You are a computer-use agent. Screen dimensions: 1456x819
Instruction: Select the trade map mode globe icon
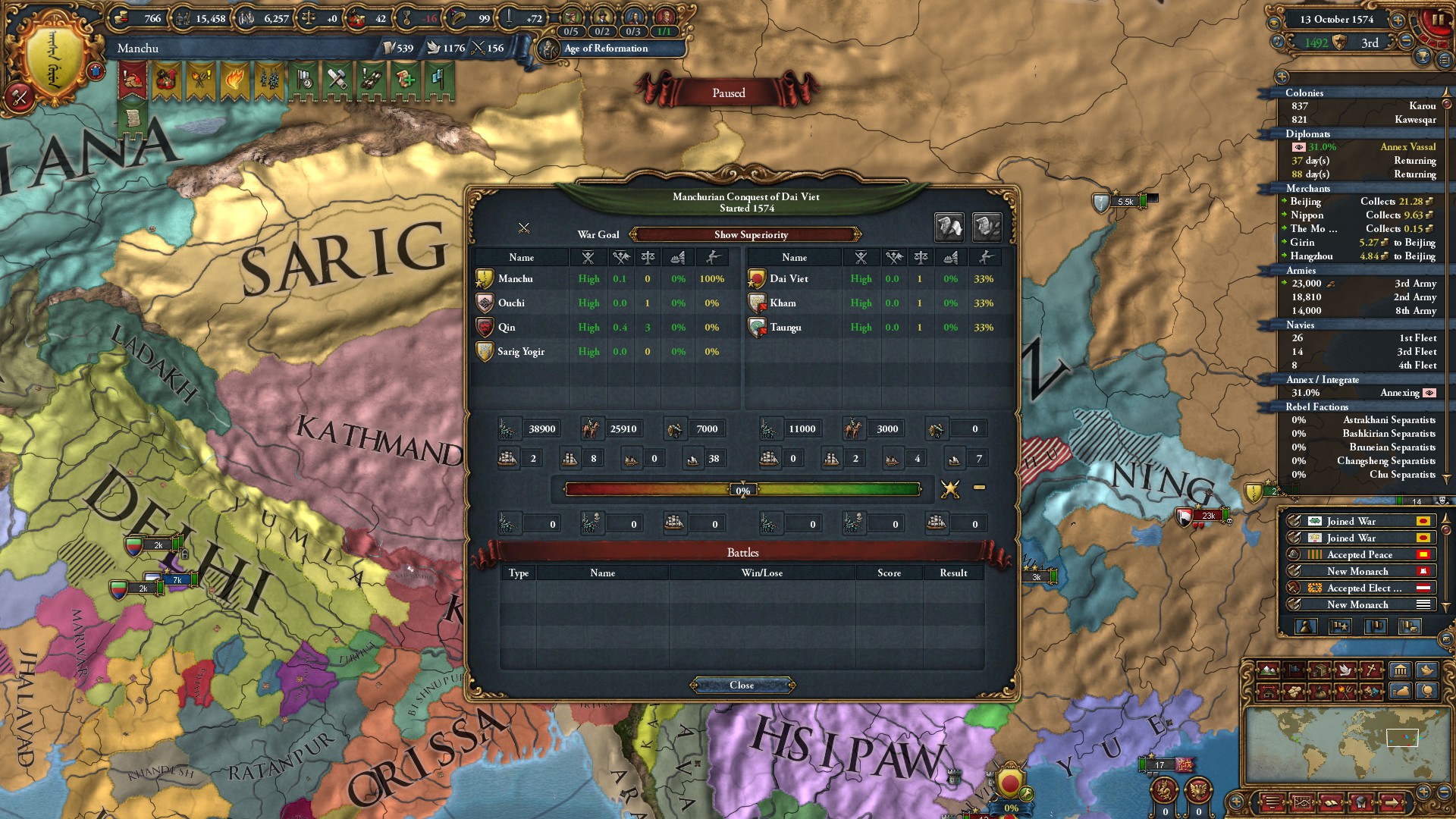pos(1428,691)
